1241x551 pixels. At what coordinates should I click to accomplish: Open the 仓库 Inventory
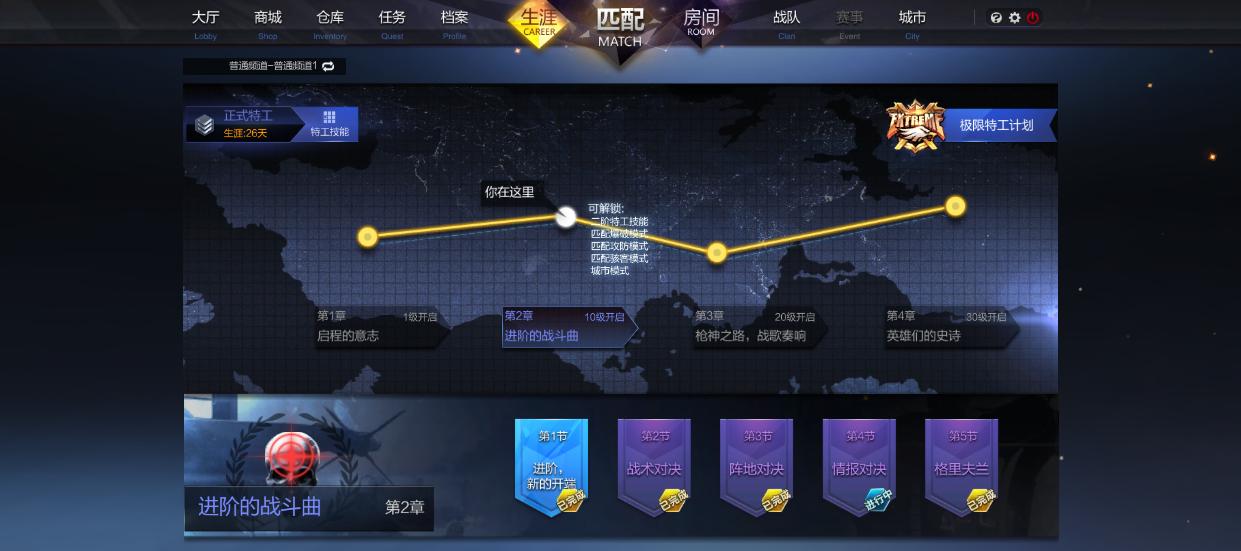click(330, 22)
